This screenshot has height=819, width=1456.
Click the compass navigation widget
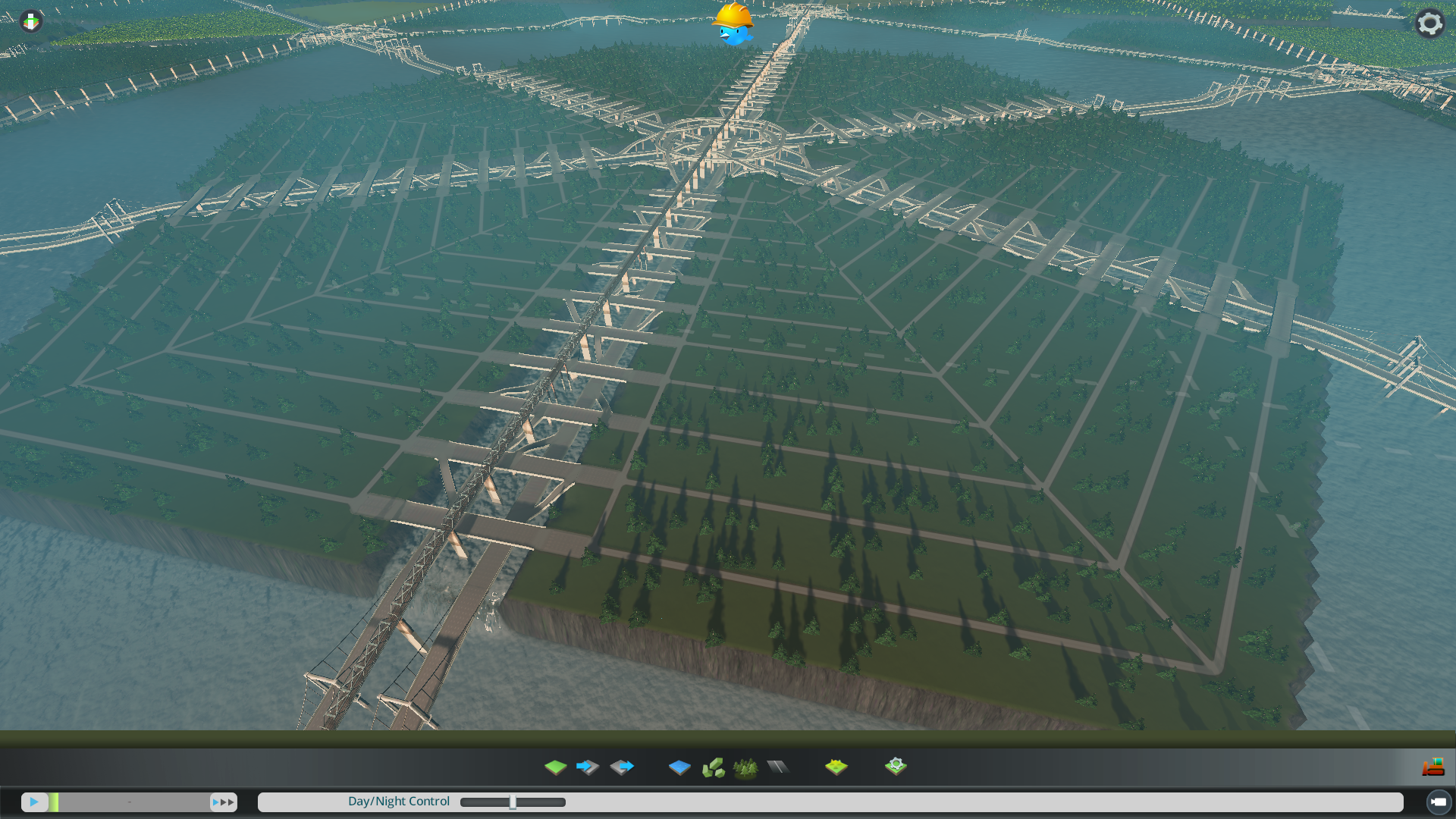coord(30,20)
